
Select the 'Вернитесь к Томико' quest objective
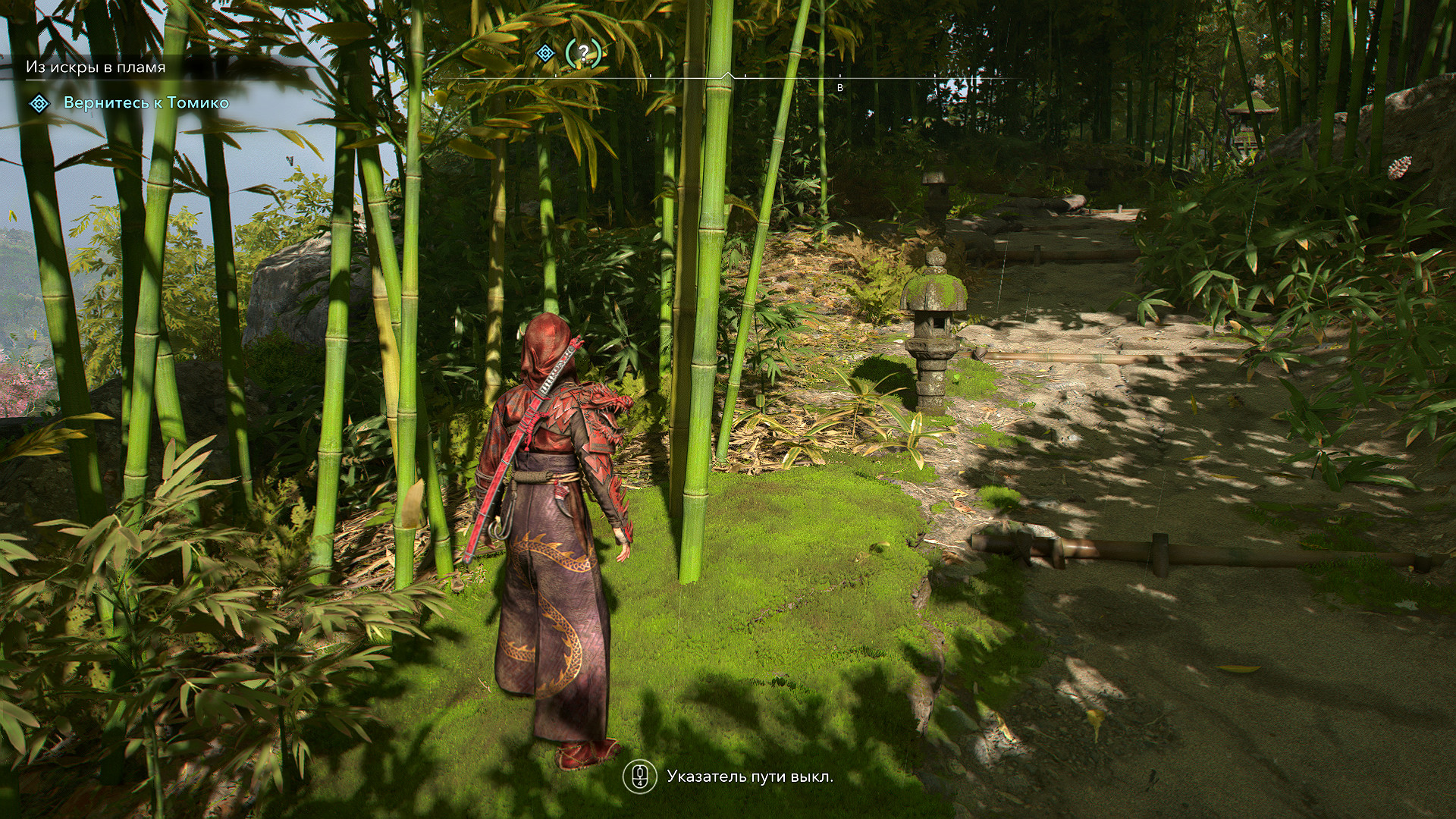pyautogui.click(x=146, y=103)
